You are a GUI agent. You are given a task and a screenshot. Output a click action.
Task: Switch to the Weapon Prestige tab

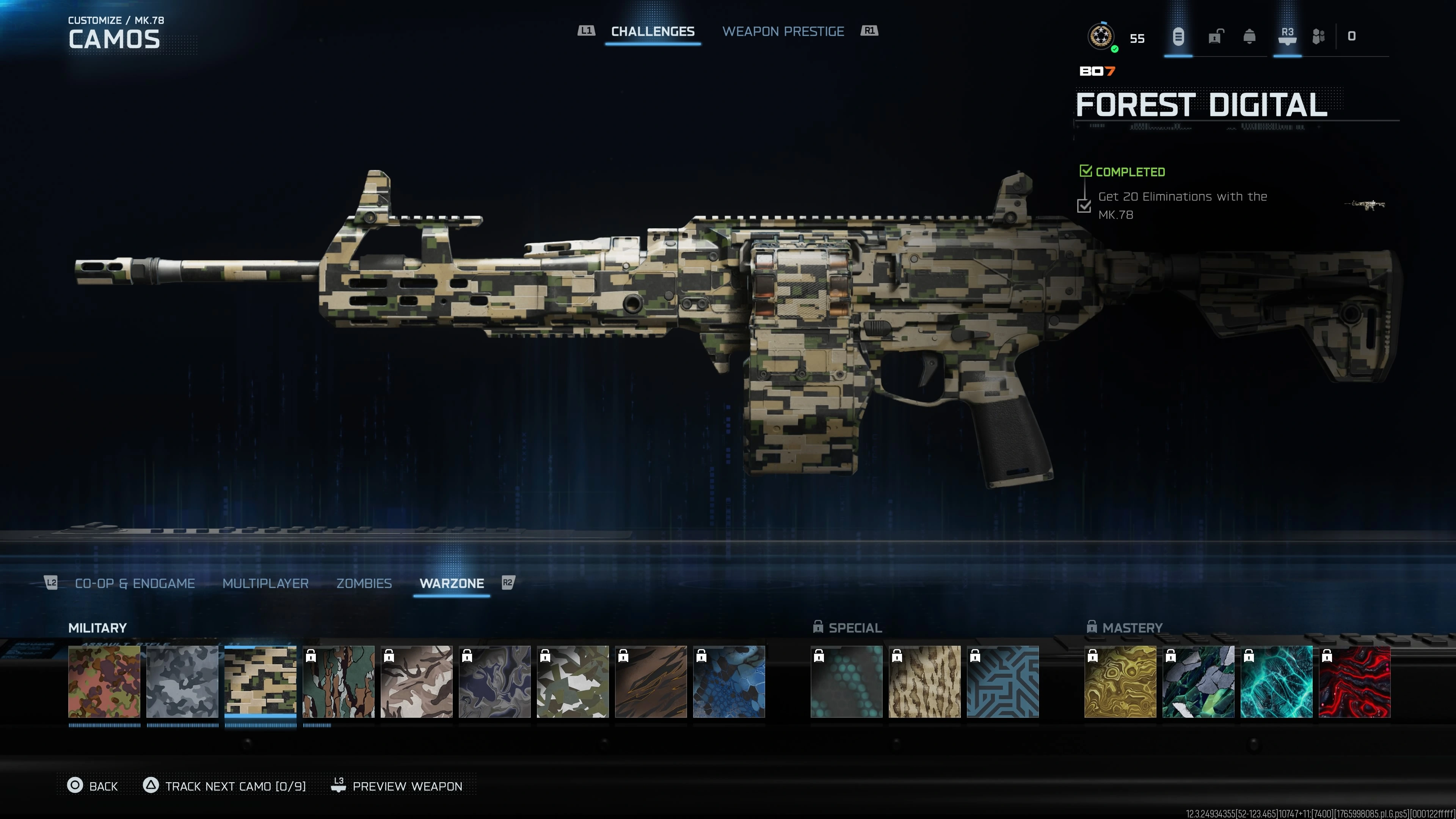[784, 31]
